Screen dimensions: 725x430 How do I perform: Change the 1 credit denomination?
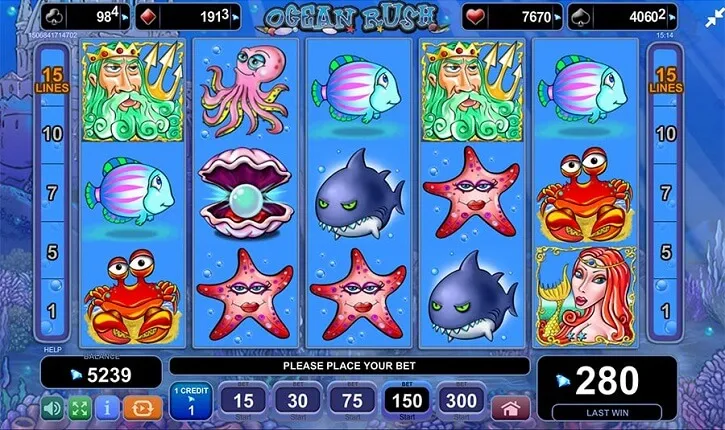pos(189,401)
